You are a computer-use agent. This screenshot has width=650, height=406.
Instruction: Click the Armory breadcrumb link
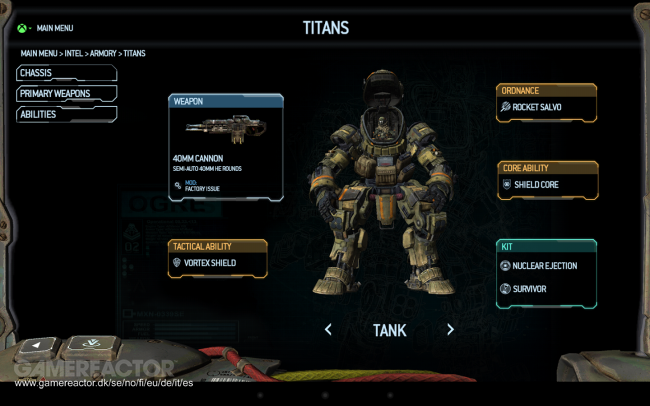(102, 53)
